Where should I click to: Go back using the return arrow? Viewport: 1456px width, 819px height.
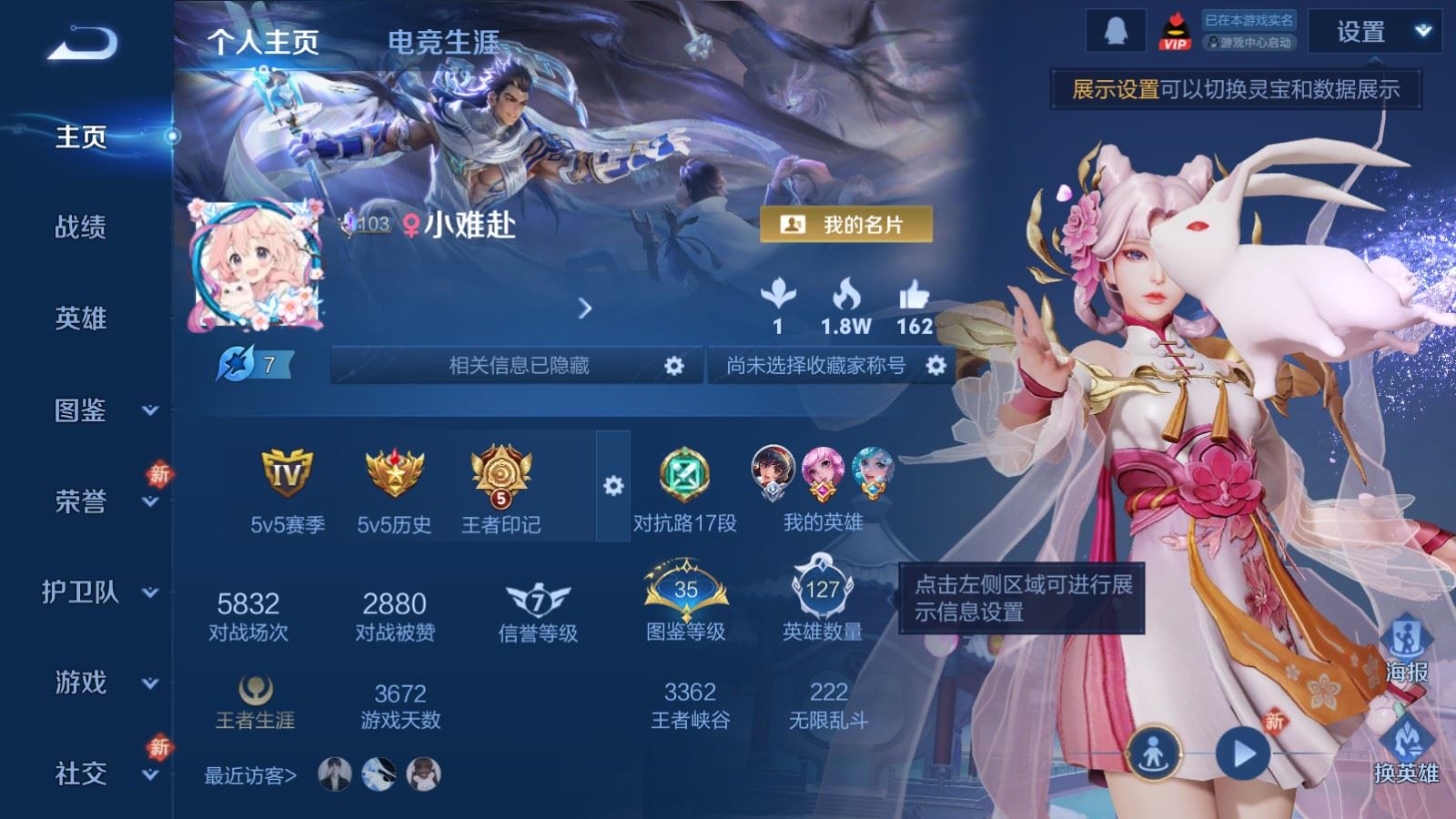[x=82, y=43]
